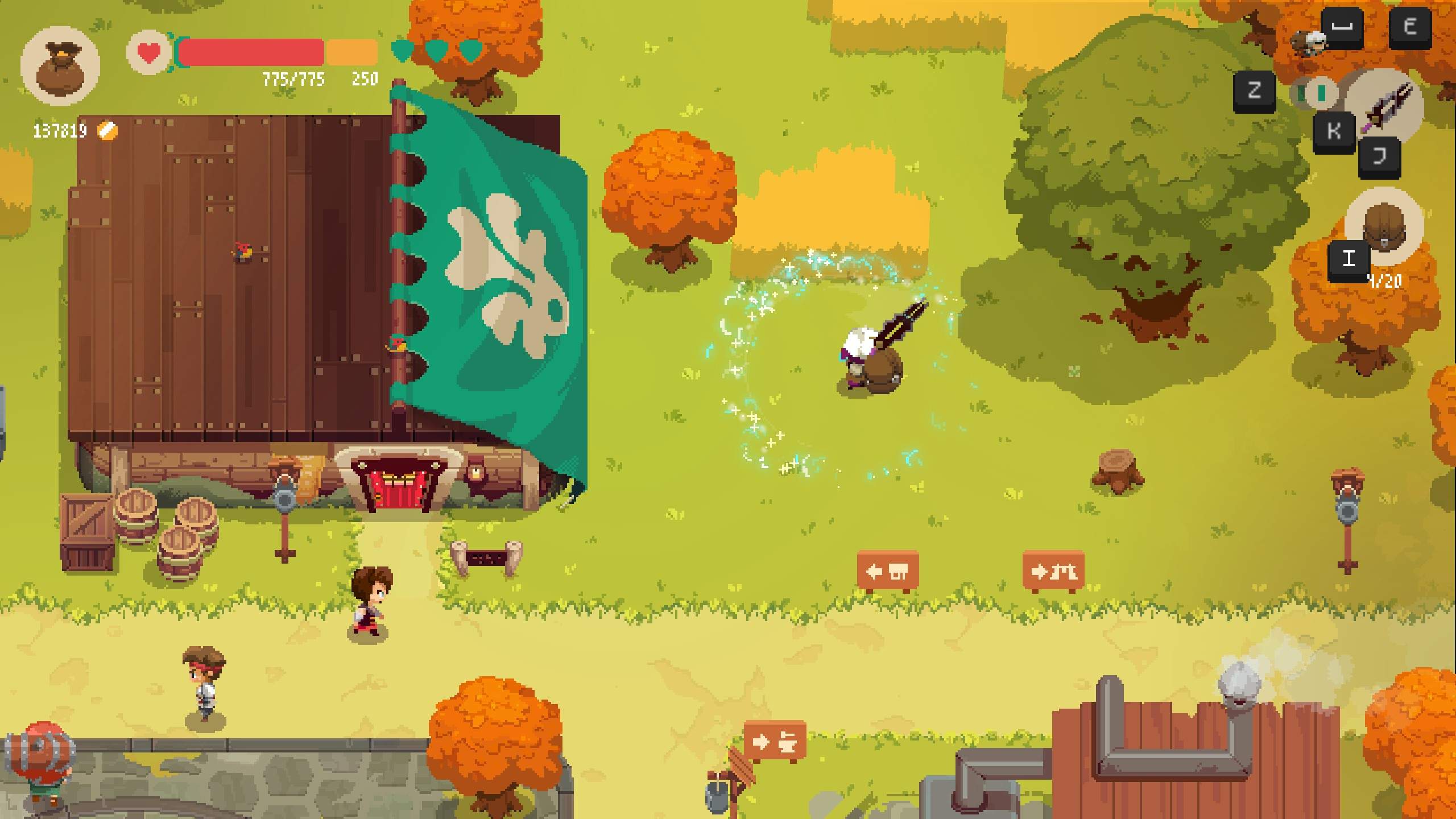Click the gold coin icon next to 137819
This screenshot has height=819, width=1456.
(x=108, y=130)
